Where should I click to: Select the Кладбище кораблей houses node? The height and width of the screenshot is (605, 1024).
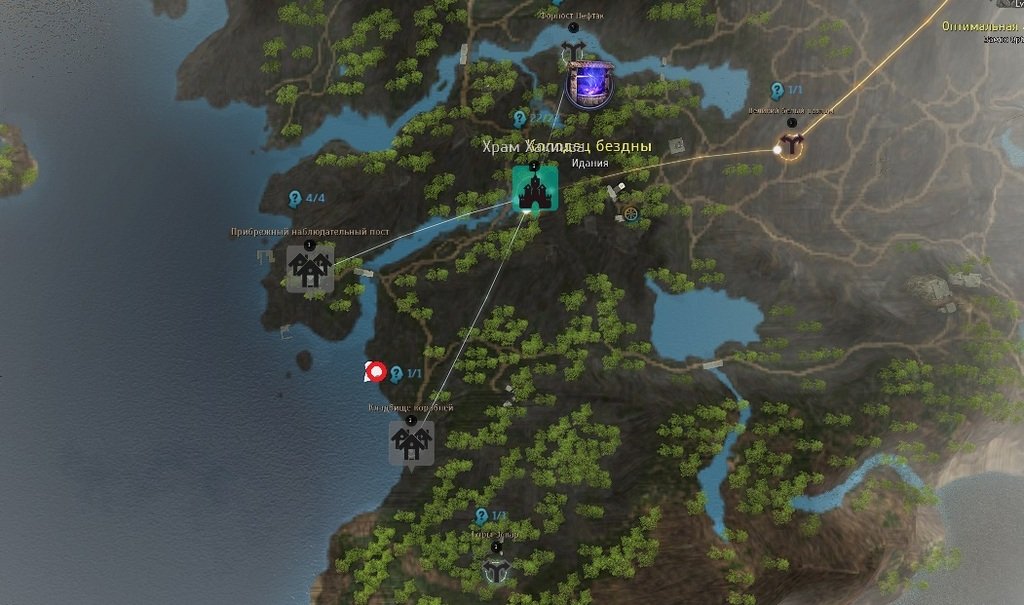[411, 442]
